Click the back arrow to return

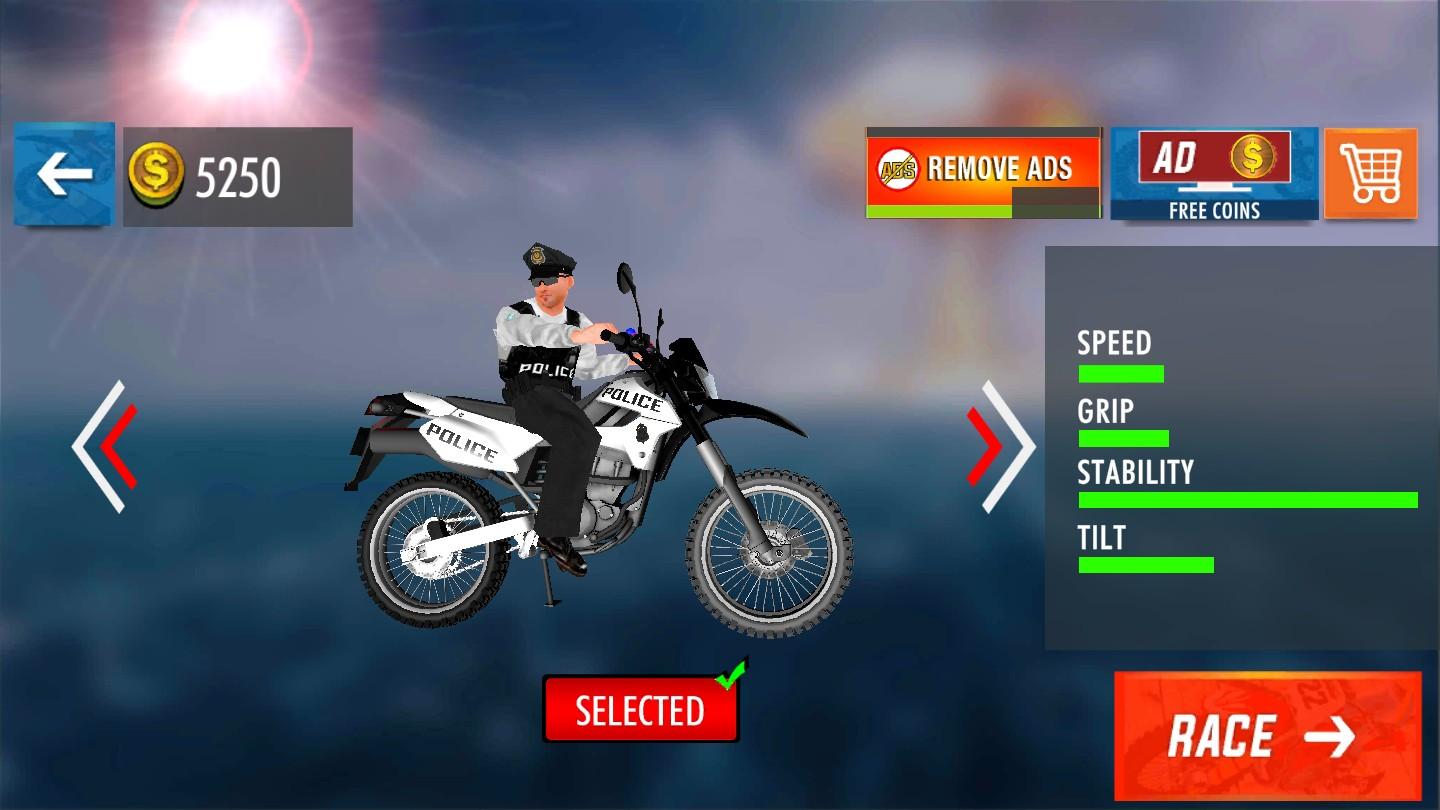62,174
